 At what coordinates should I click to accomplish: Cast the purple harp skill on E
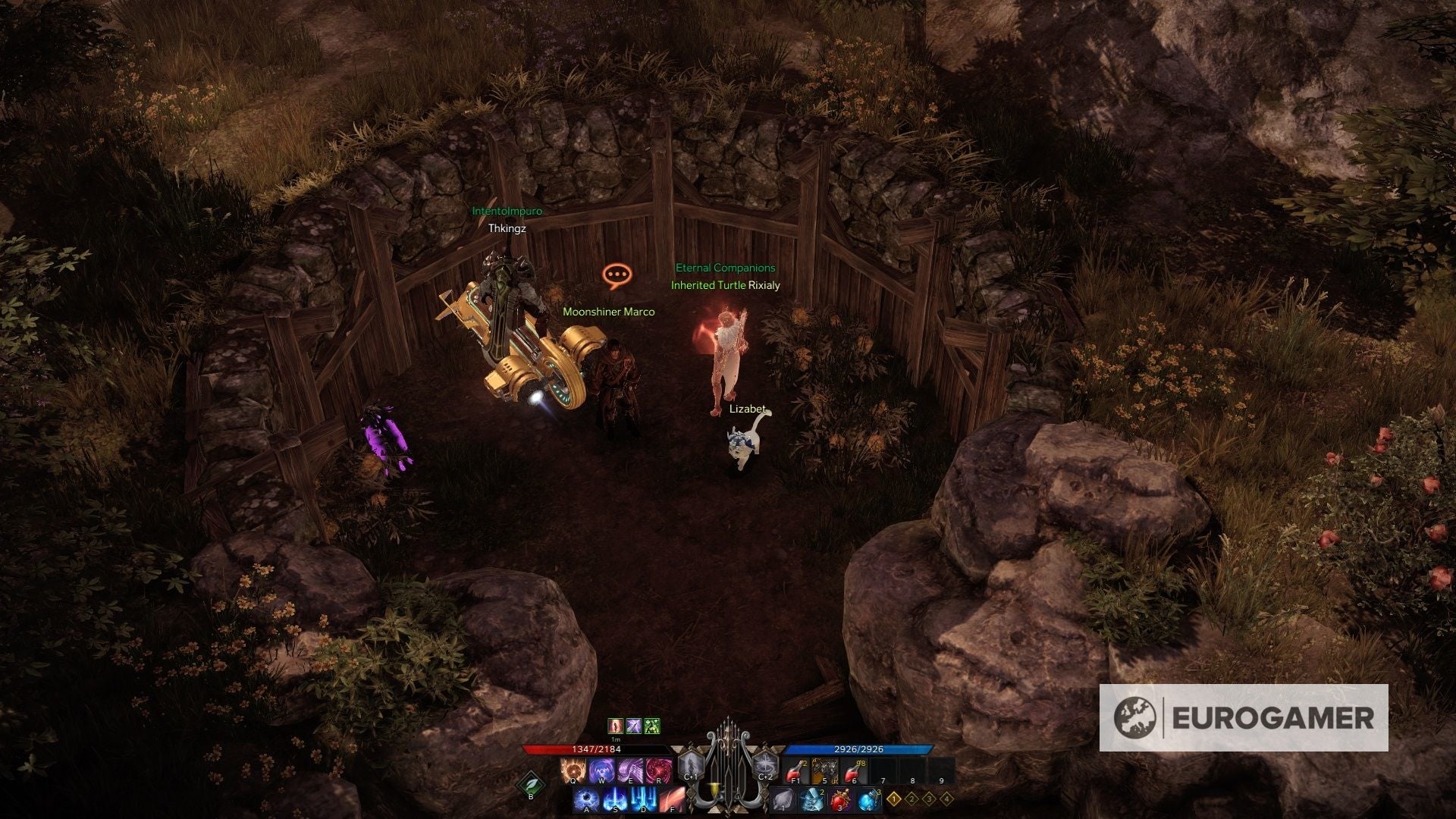point(630,771)
